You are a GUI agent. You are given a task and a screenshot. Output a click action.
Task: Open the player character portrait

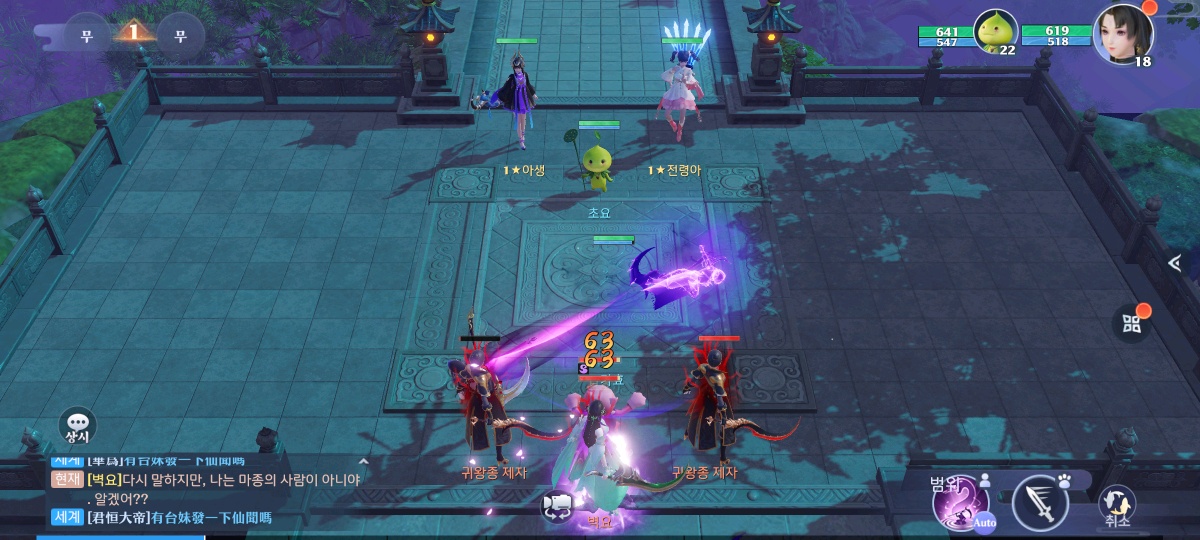pos(1123,33)
